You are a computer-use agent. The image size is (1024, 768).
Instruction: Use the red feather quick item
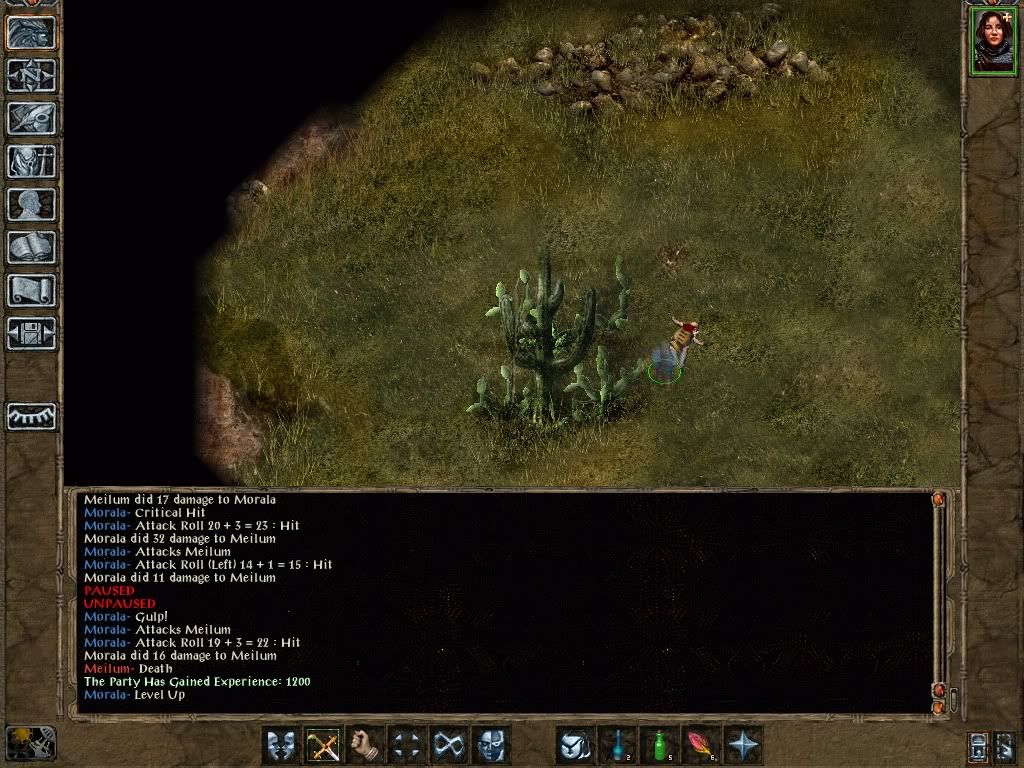pyautogui.click(x=701, y=746)
